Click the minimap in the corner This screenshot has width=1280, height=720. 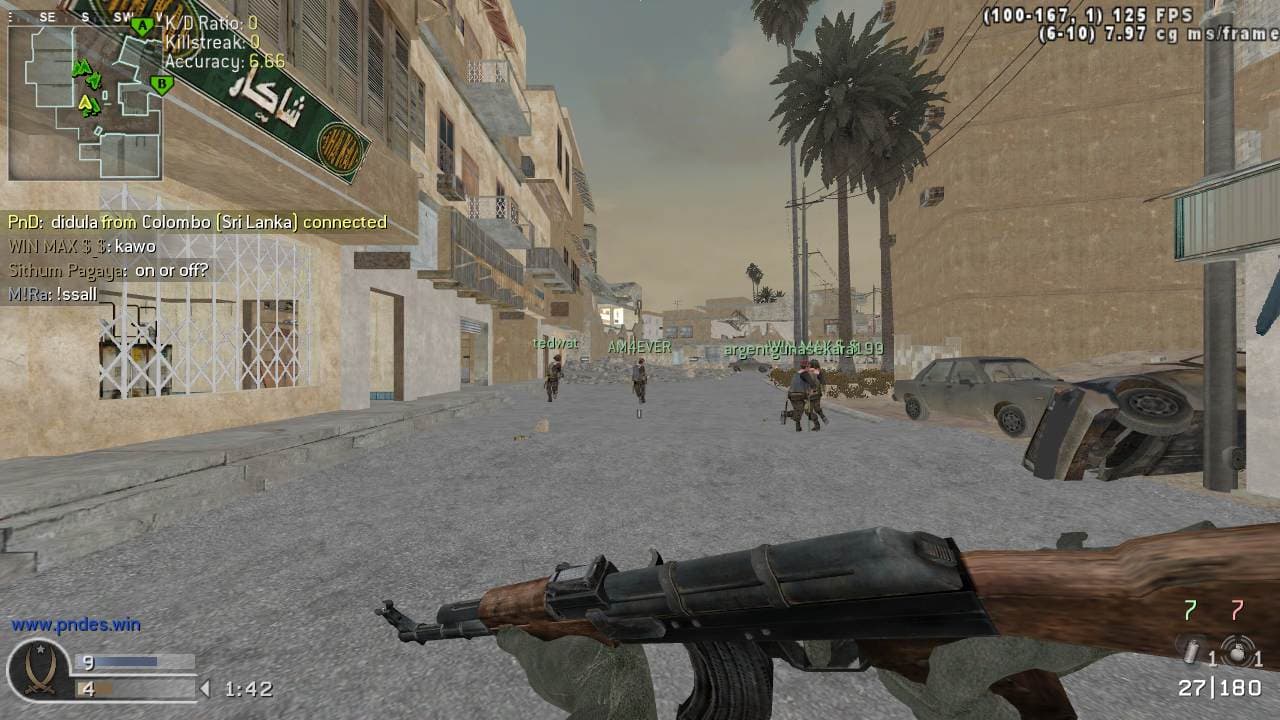85,102
